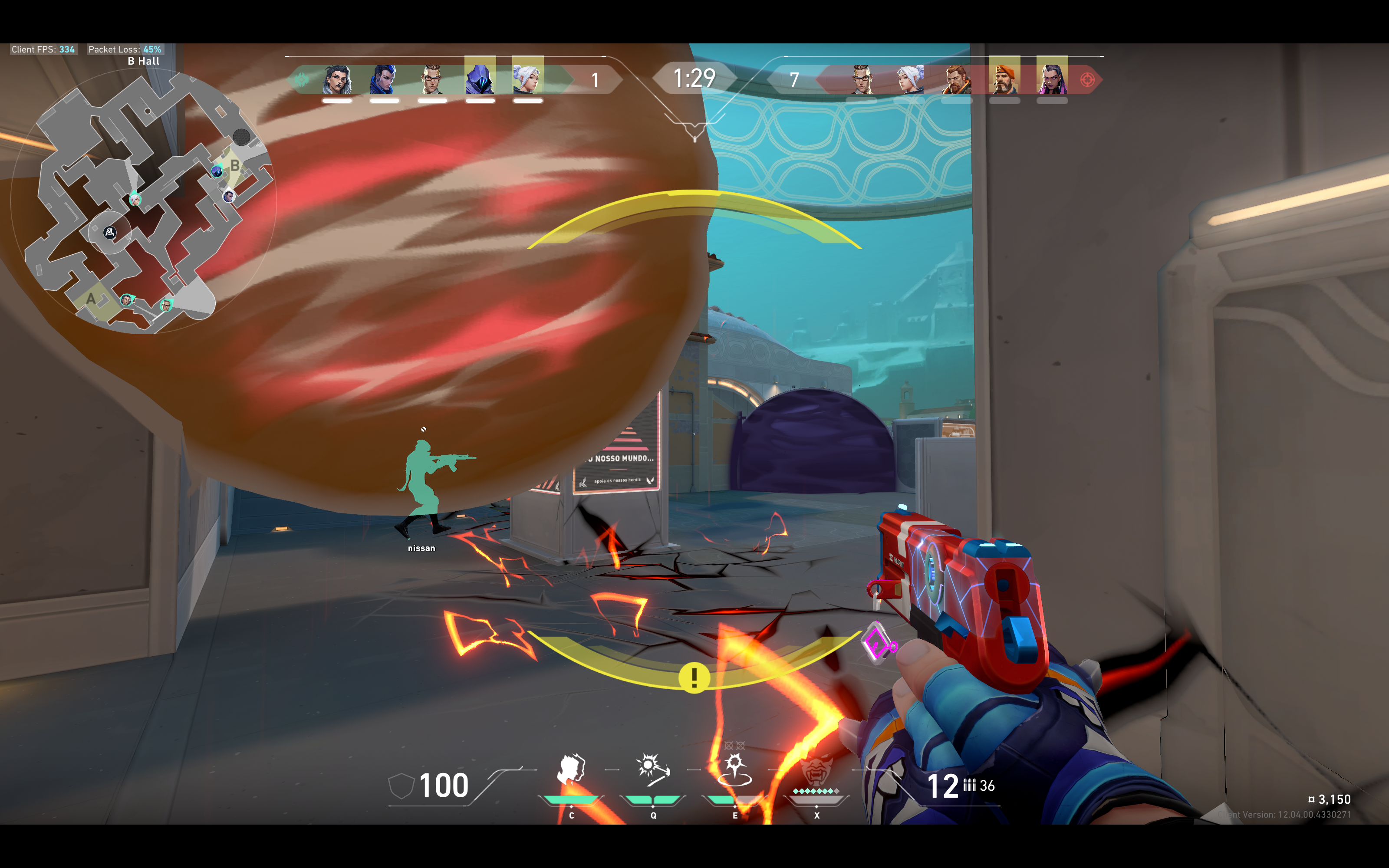The width and height of the screenshot is (1389, 868).
Task: Select Omen's portrait in the top bar
Action: coord(480,79)
